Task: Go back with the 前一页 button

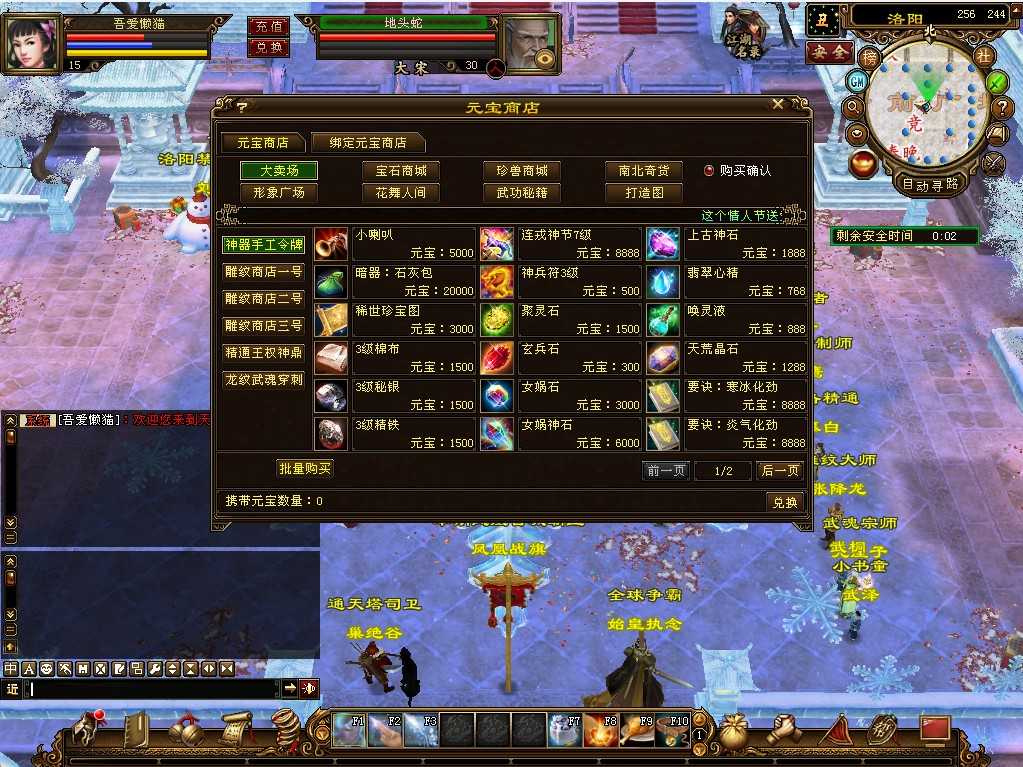Action: pyautogui.click(x=666, y=471)
